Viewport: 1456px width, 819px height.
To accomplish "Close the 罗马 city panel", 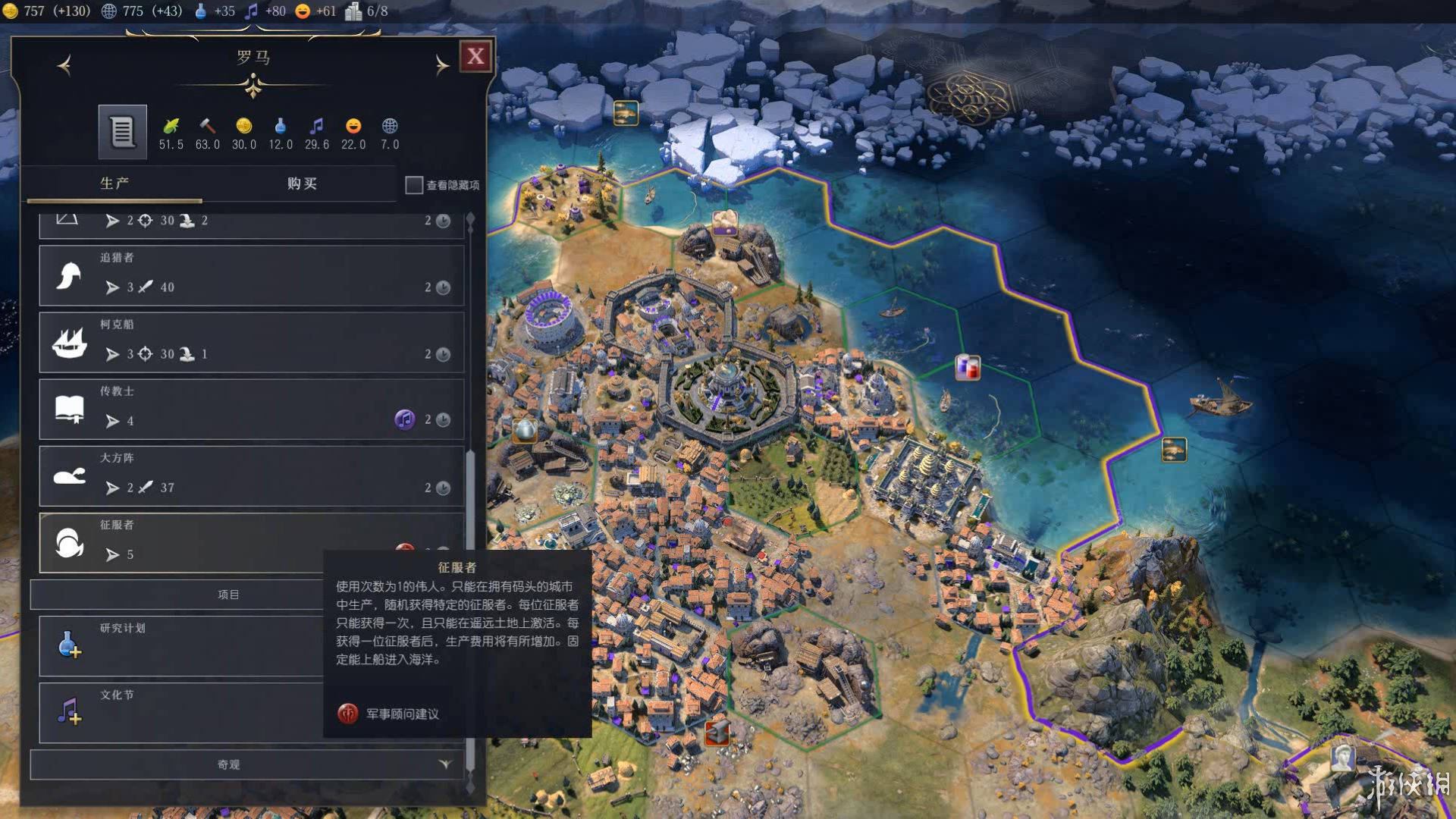I will tap(475, 56).
